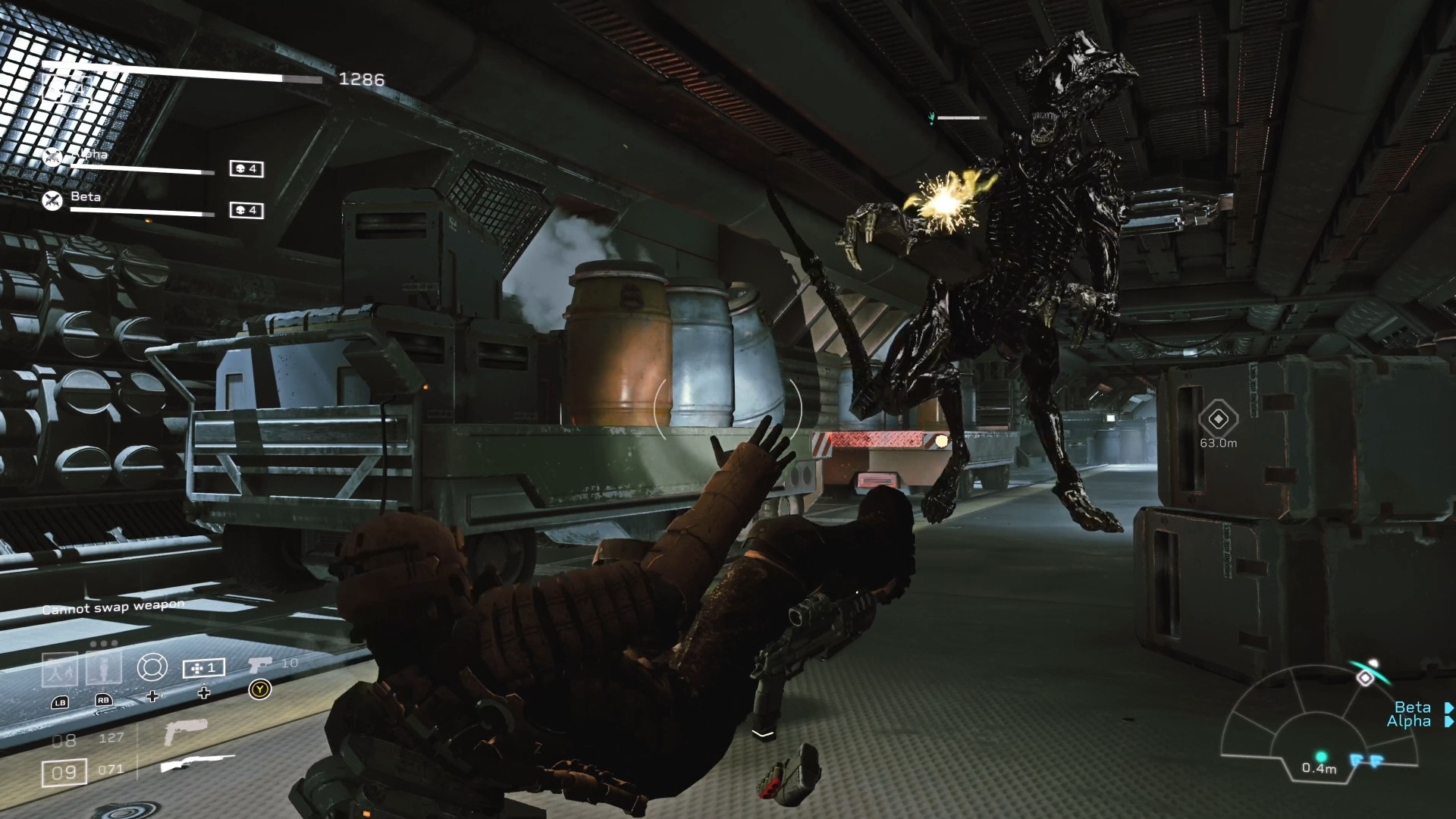Select the highlighted grenade slot showing 09
The height and width of the screenshot is (819, 1456).
(x=64, y=770)
